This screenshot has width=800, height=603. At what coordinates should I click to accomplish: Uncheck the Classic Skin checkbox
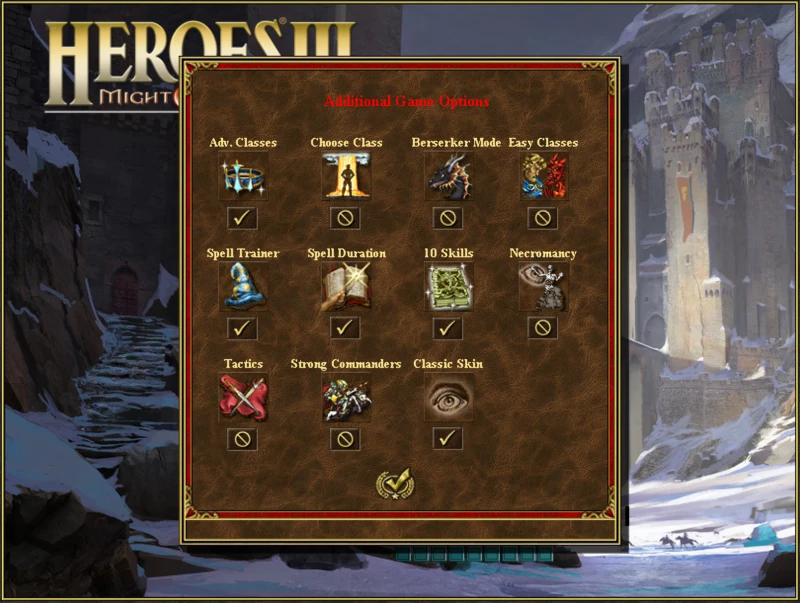tap(447, 438)
